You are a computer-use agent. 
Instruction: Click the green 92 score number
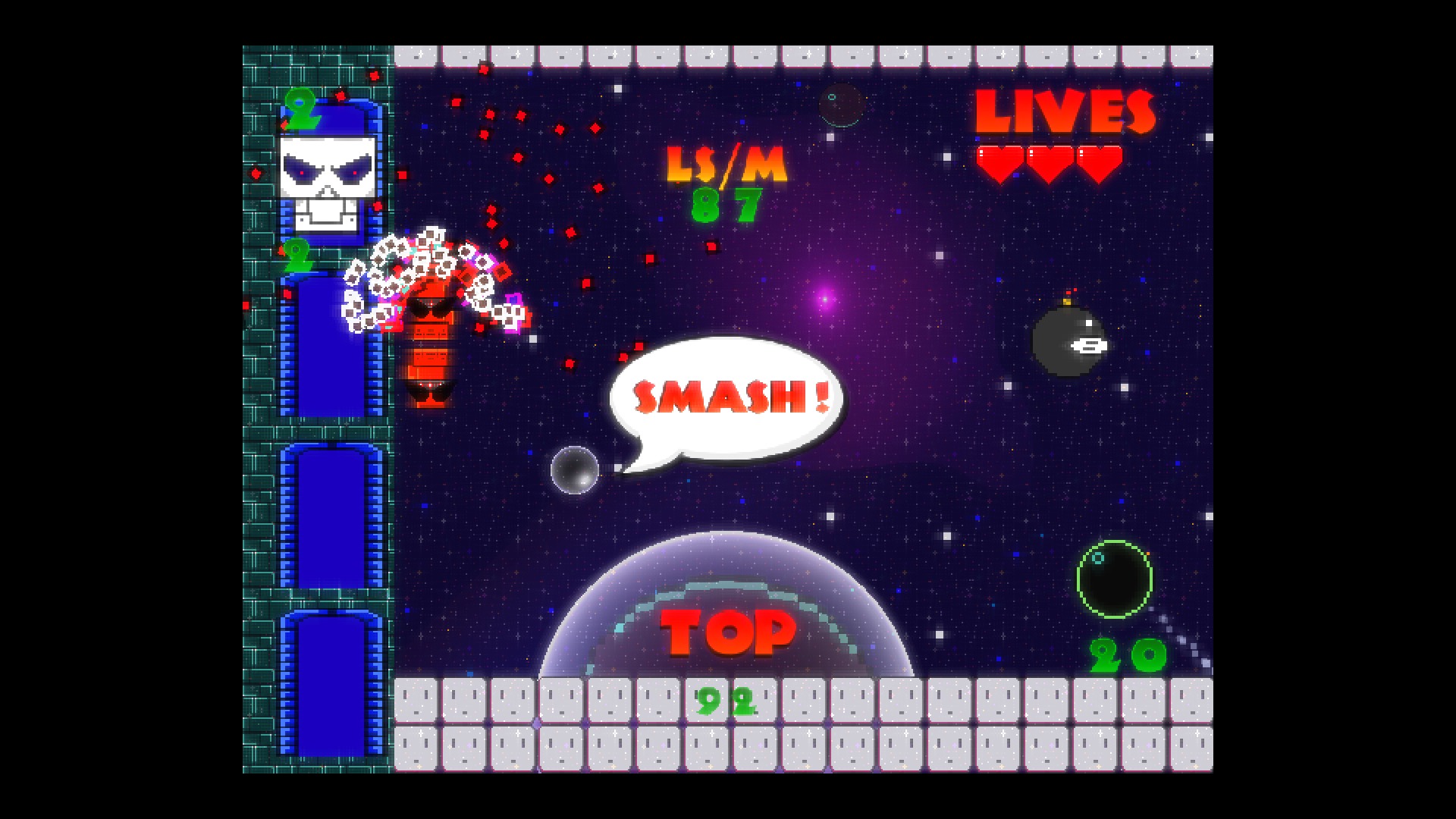[x=726, y=701]
